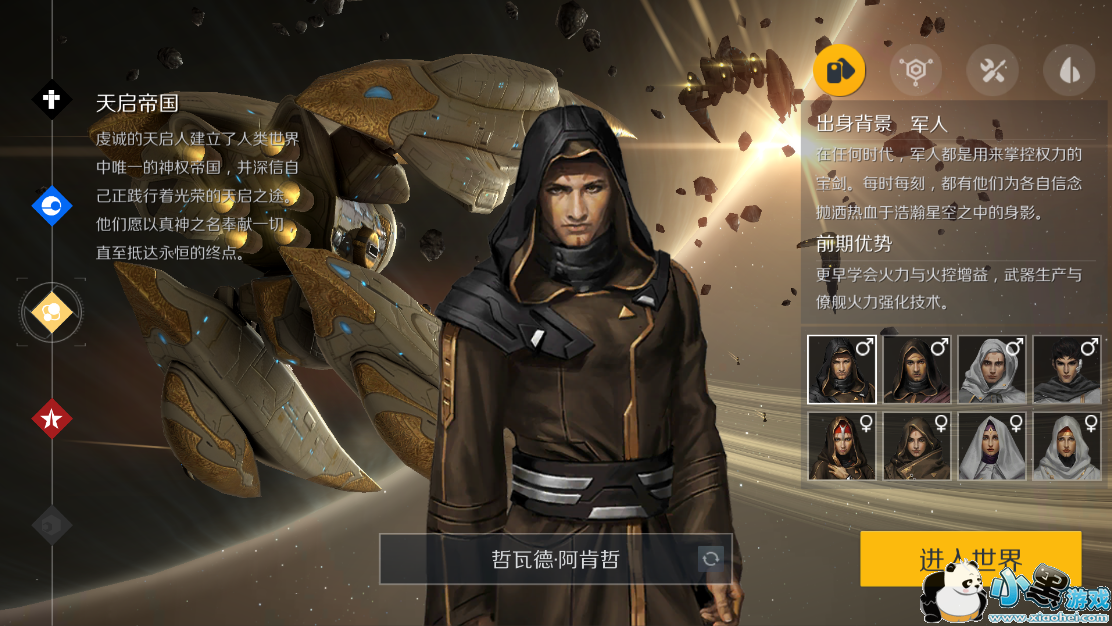Randomize the character name with the refresh icon
Image resolution: width=1112 pixels, height=626 pixels.
711,559
